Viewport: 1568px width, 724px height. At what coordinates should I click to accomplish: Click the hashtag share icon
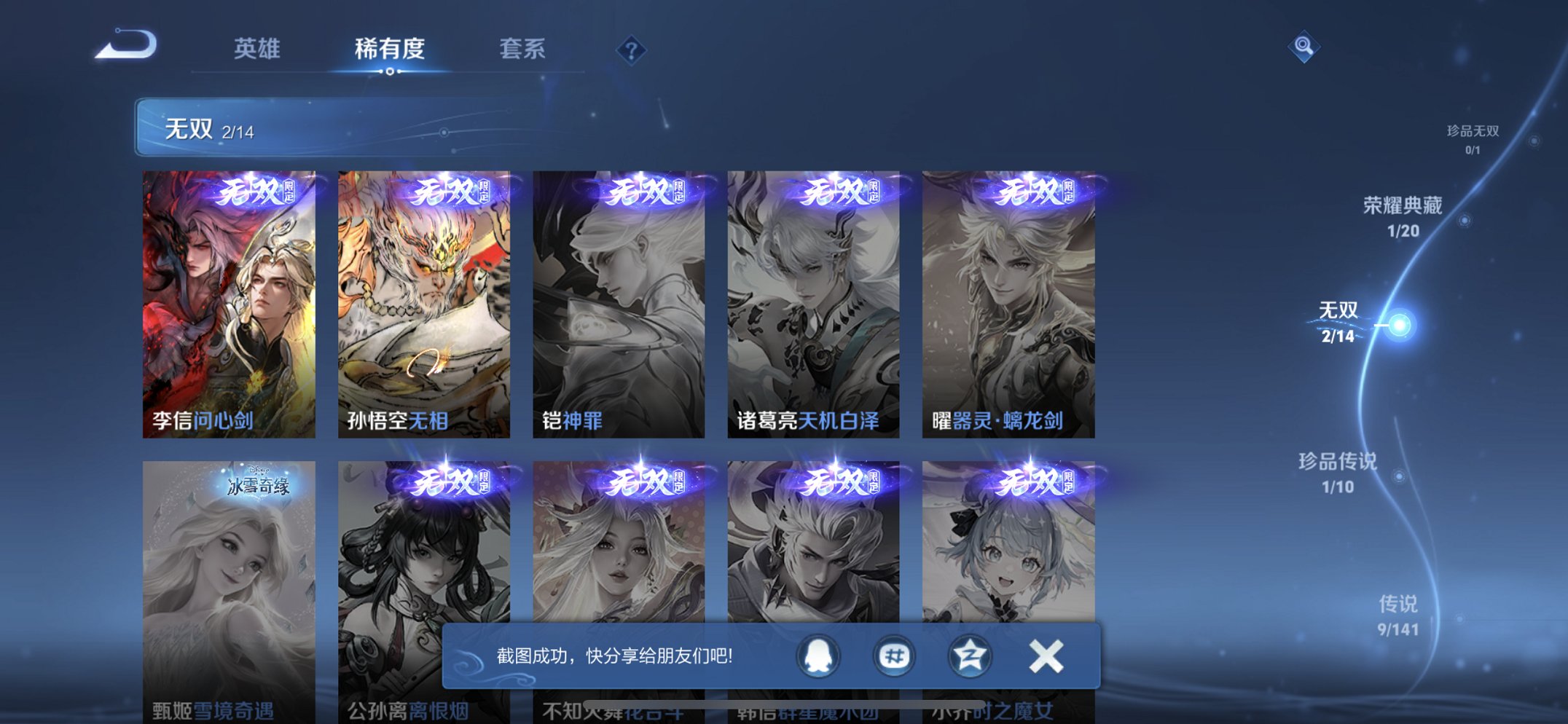[893, 655]
